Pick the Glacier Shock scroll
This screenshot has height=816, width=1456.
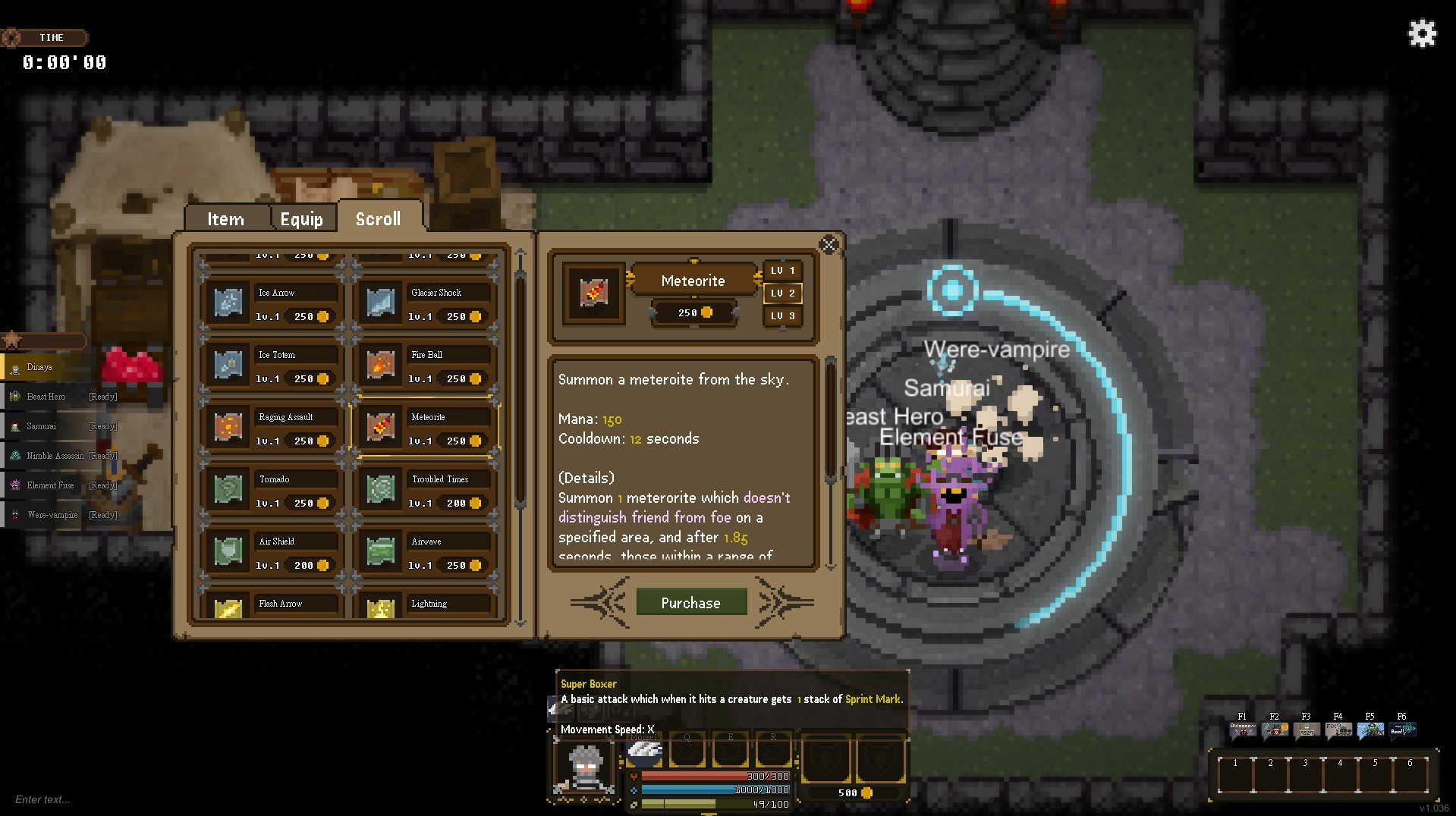pos(425,303)
